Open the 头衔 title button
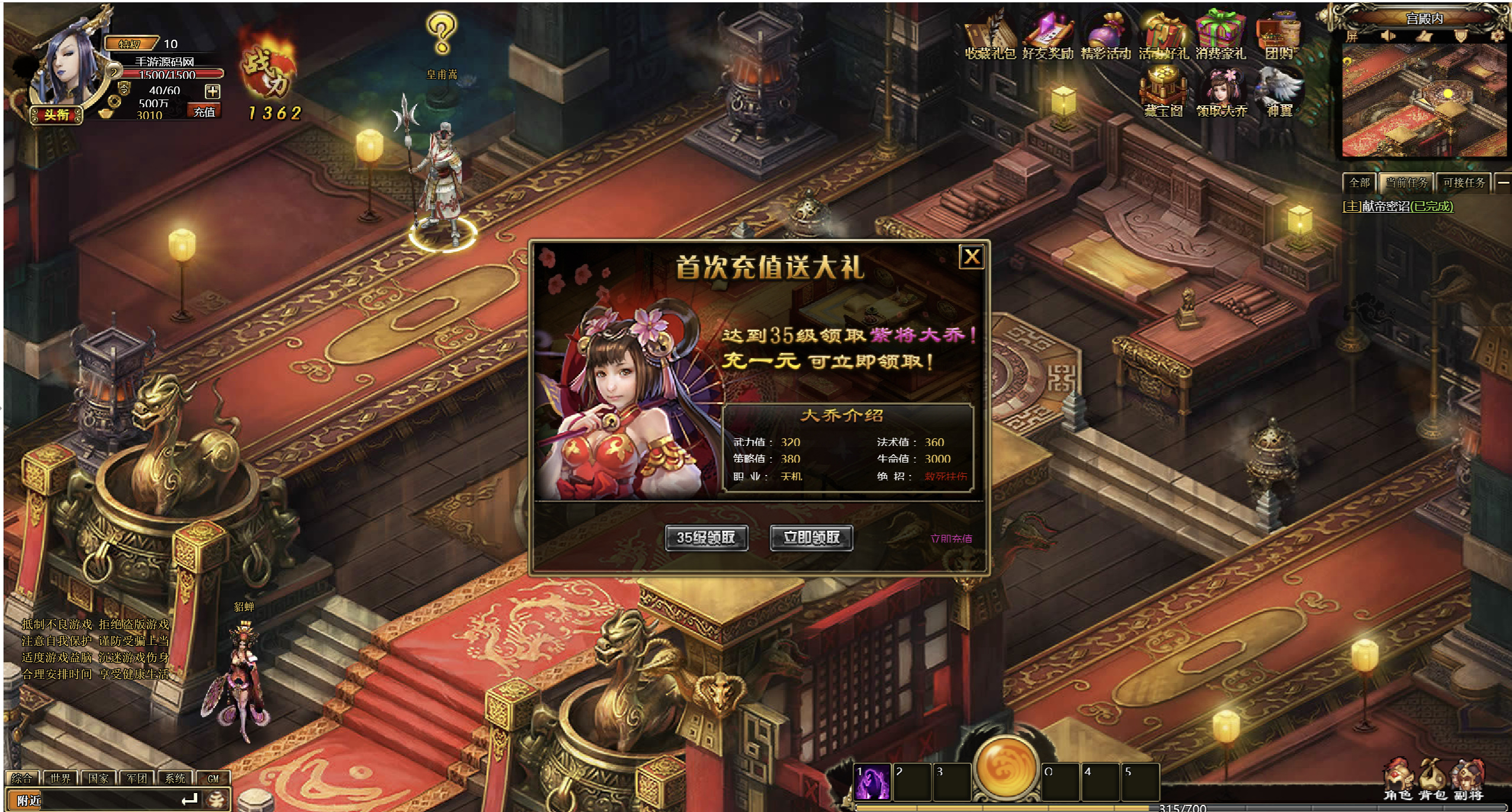Screen dimensions: 1512x812 56,115
